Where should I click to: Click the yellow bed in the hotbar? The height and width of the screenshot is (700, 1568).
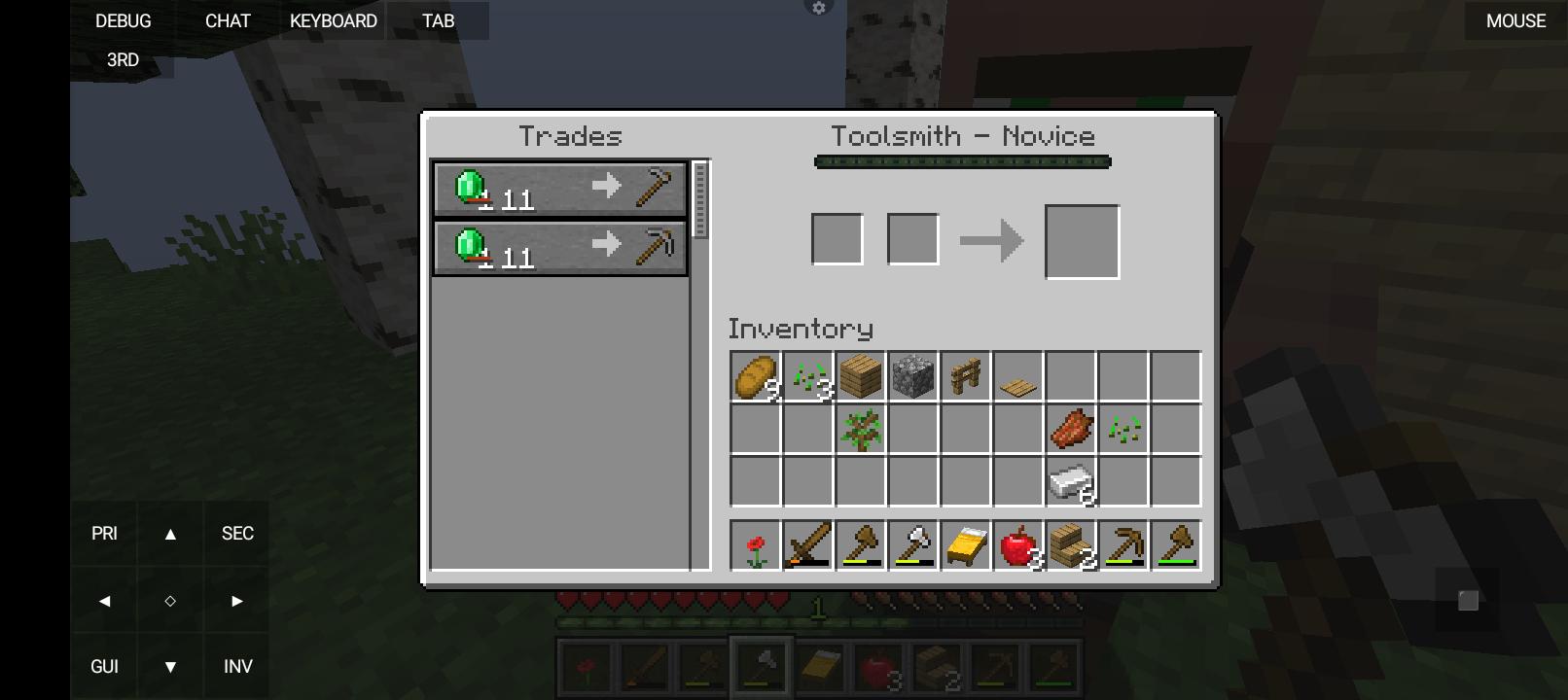[x=966, y=544]
